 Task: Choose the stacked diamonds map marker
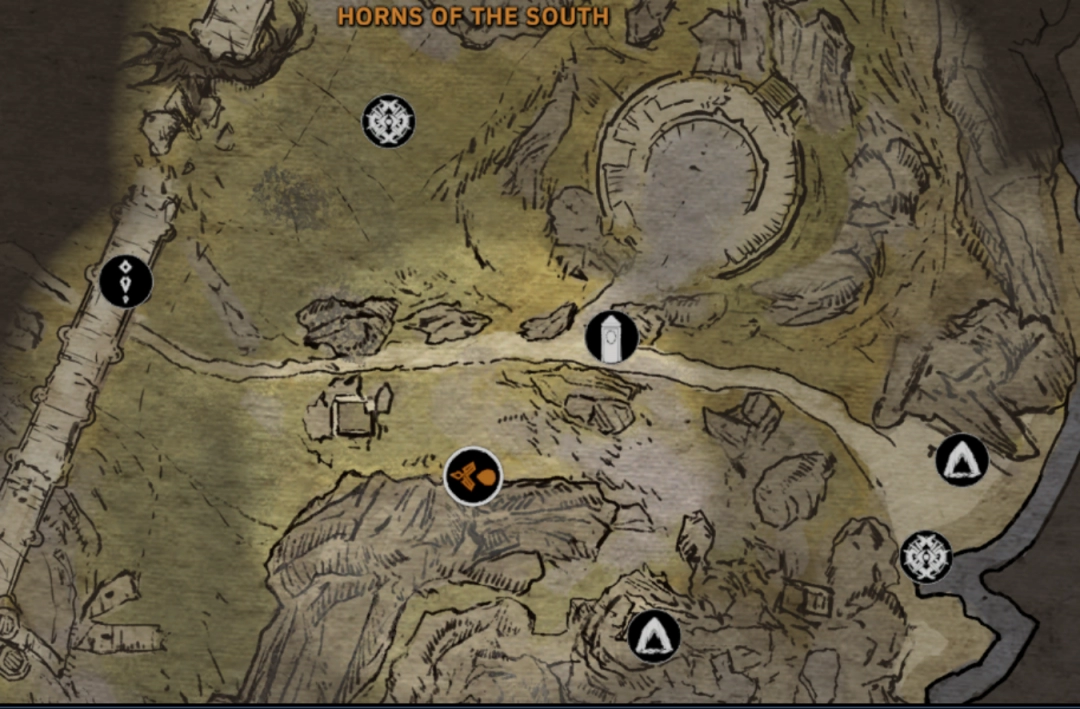point(126,281)
